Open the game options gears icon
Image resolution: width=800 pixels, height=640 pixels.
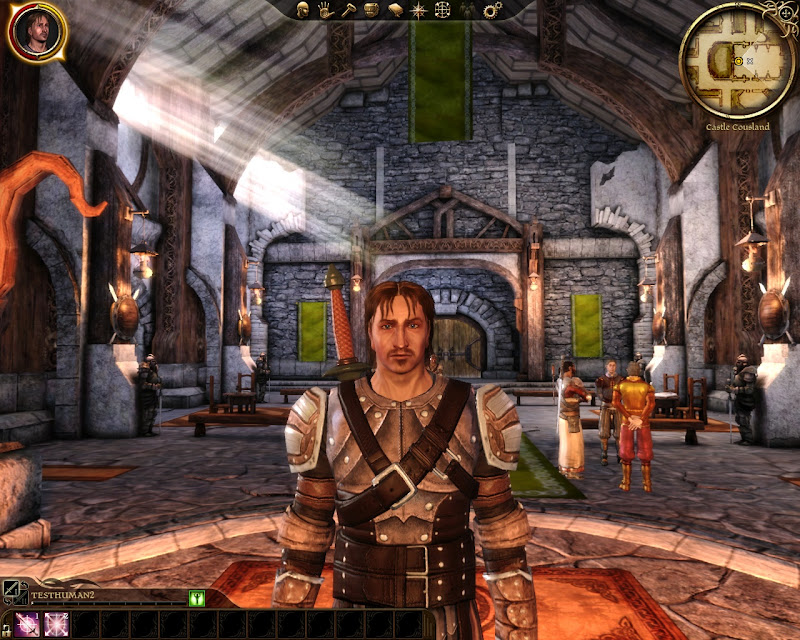[x=491, y=10]
